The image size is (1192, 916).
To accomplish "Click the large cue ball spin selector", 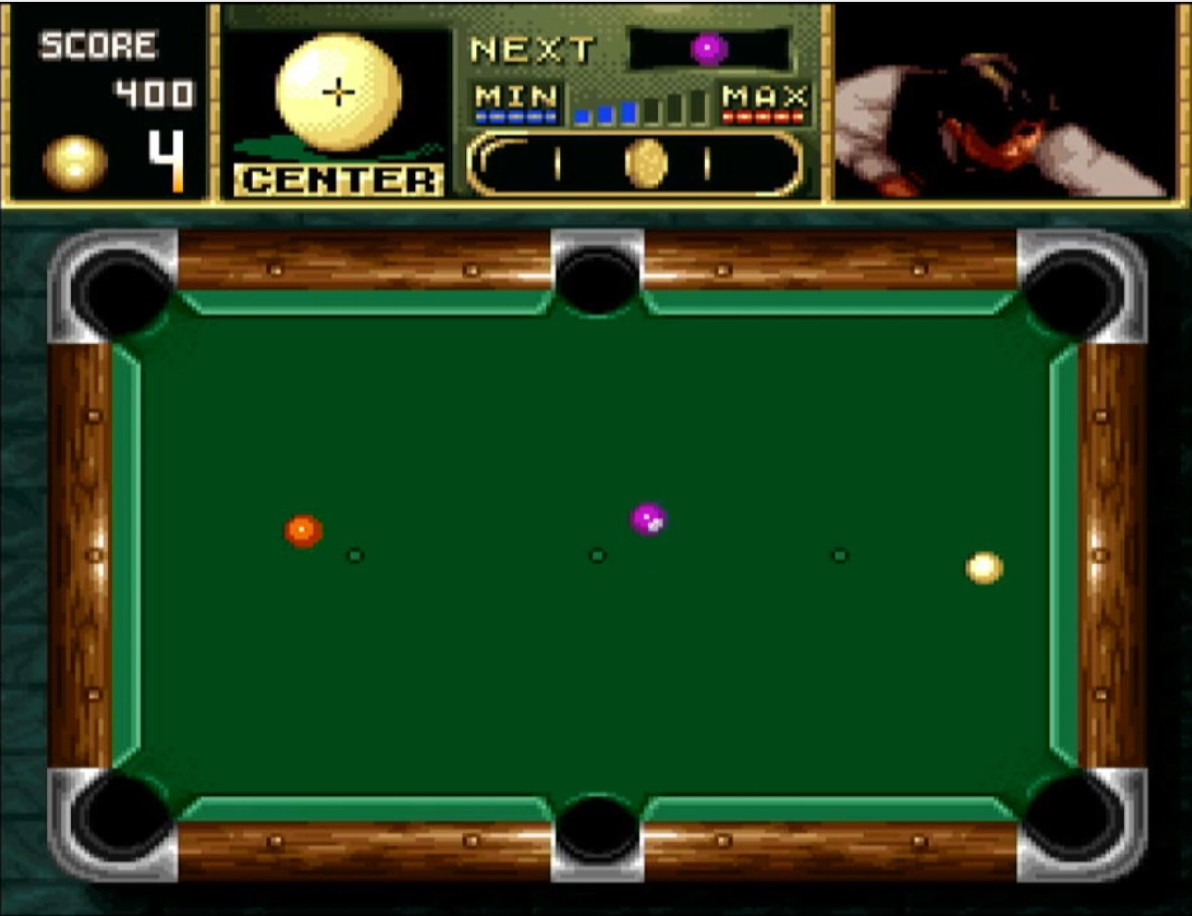I will (x=339, y=92).
